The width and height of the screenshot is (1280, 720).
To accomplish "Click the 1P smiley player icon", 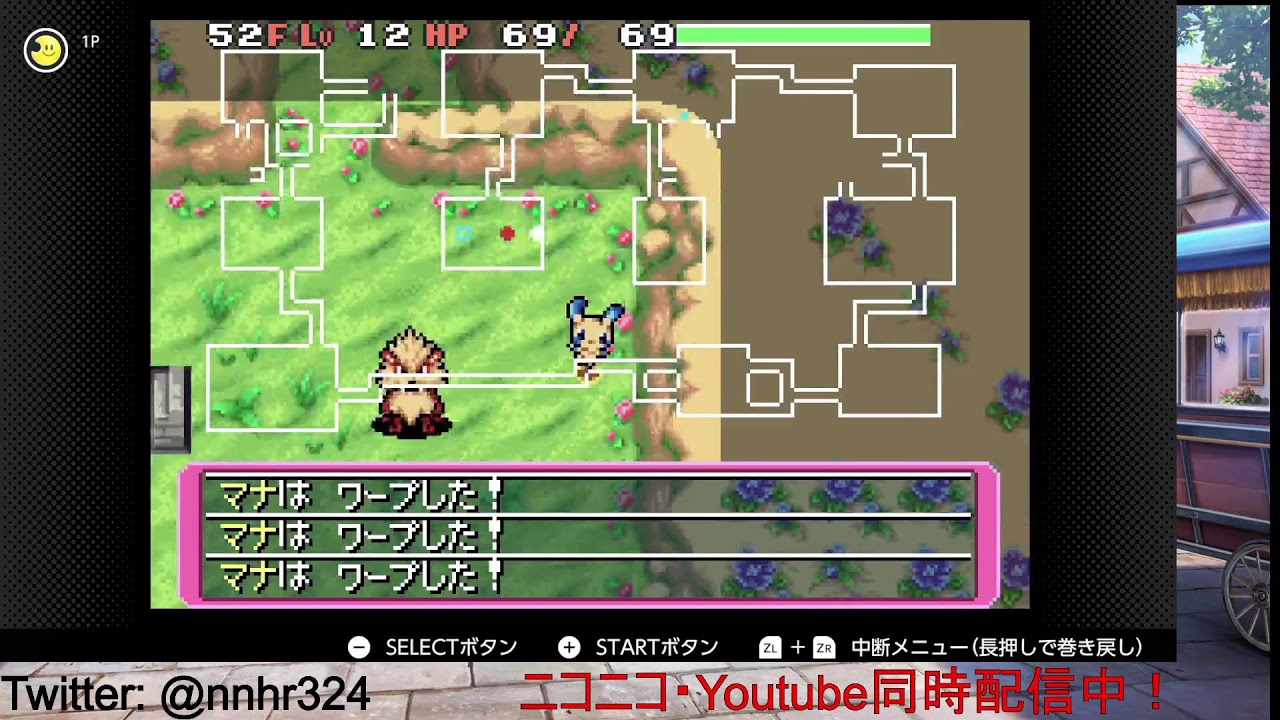I will pyautogui.click(x=46, y=48).
